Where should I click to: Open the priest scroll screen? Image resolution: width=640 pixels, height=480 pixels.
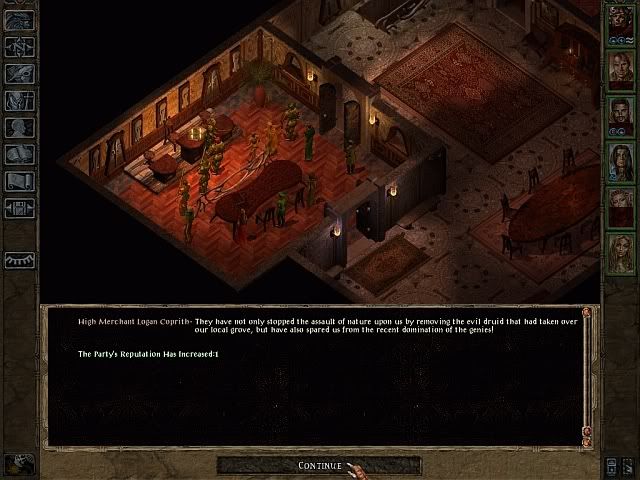point(20,181)
